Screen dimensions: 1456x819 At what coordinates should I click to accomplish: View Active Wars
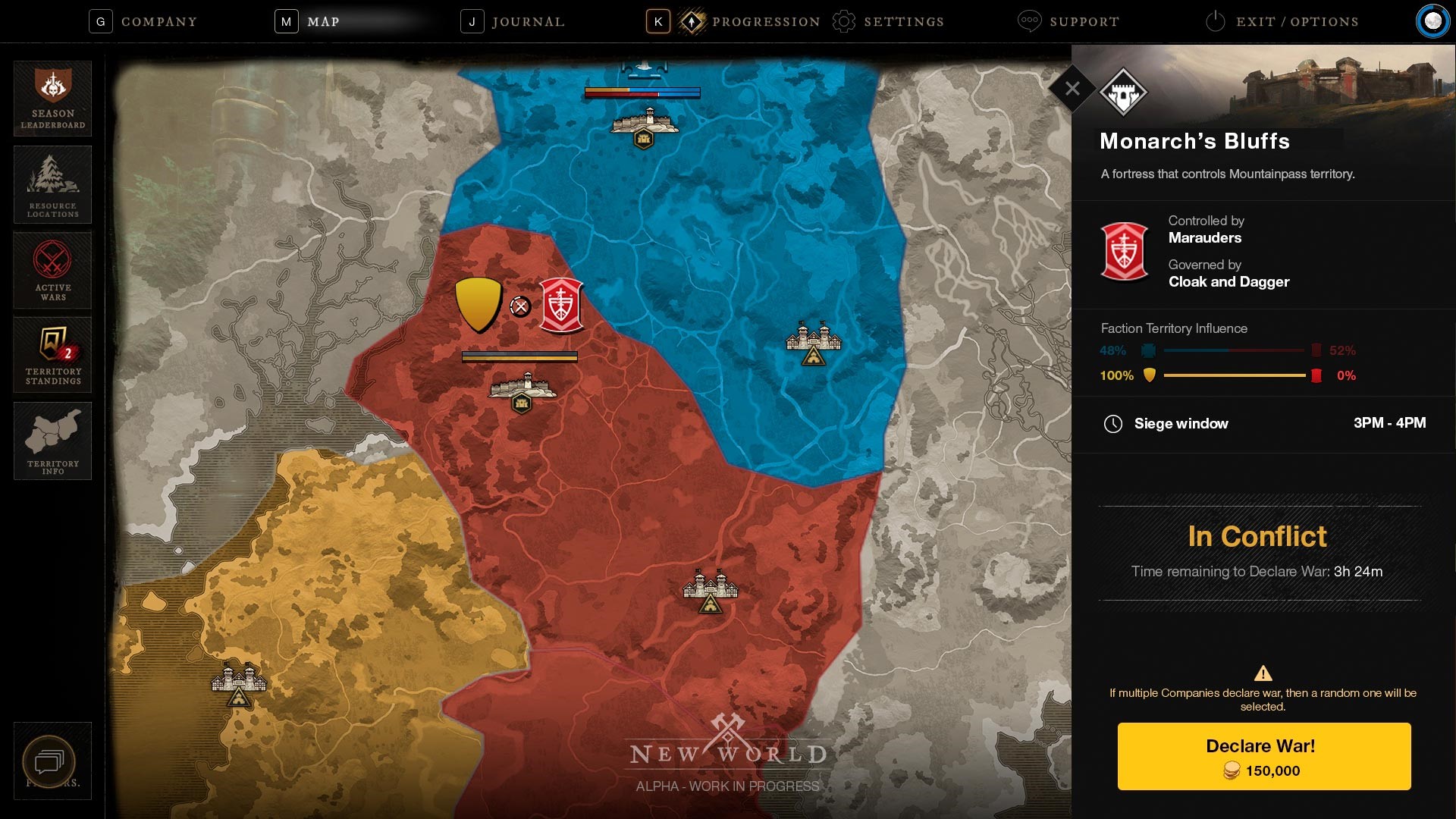(x=53, y=270)
